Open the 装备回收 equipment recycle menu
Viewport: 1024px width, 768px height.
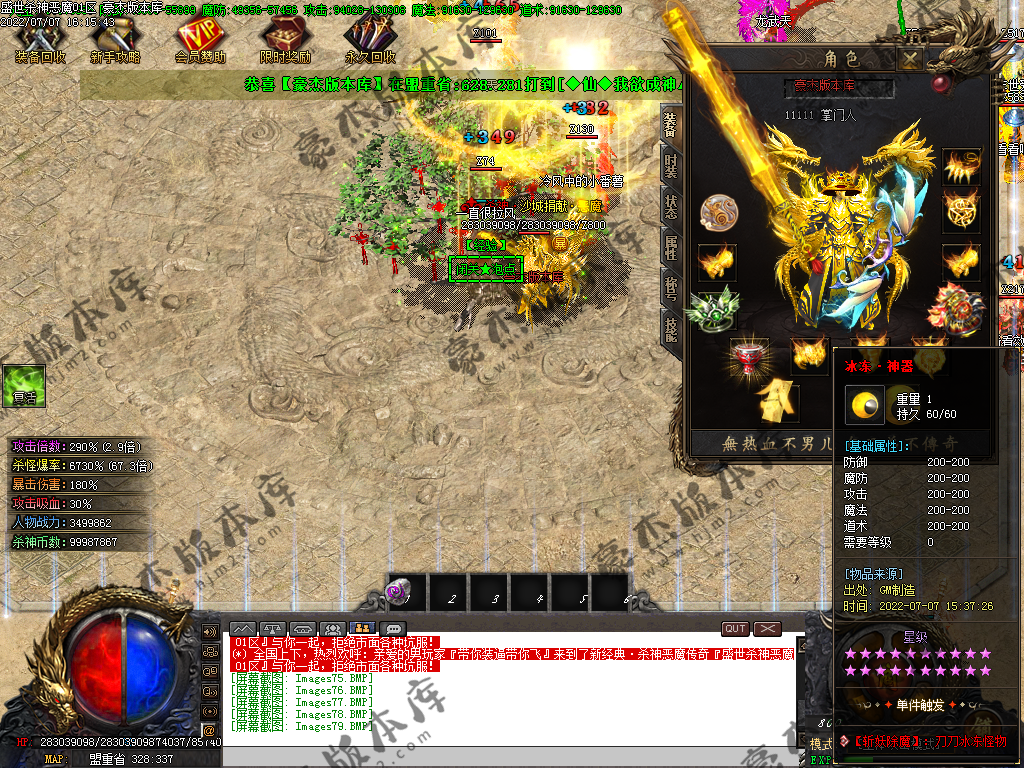point(40,40)
